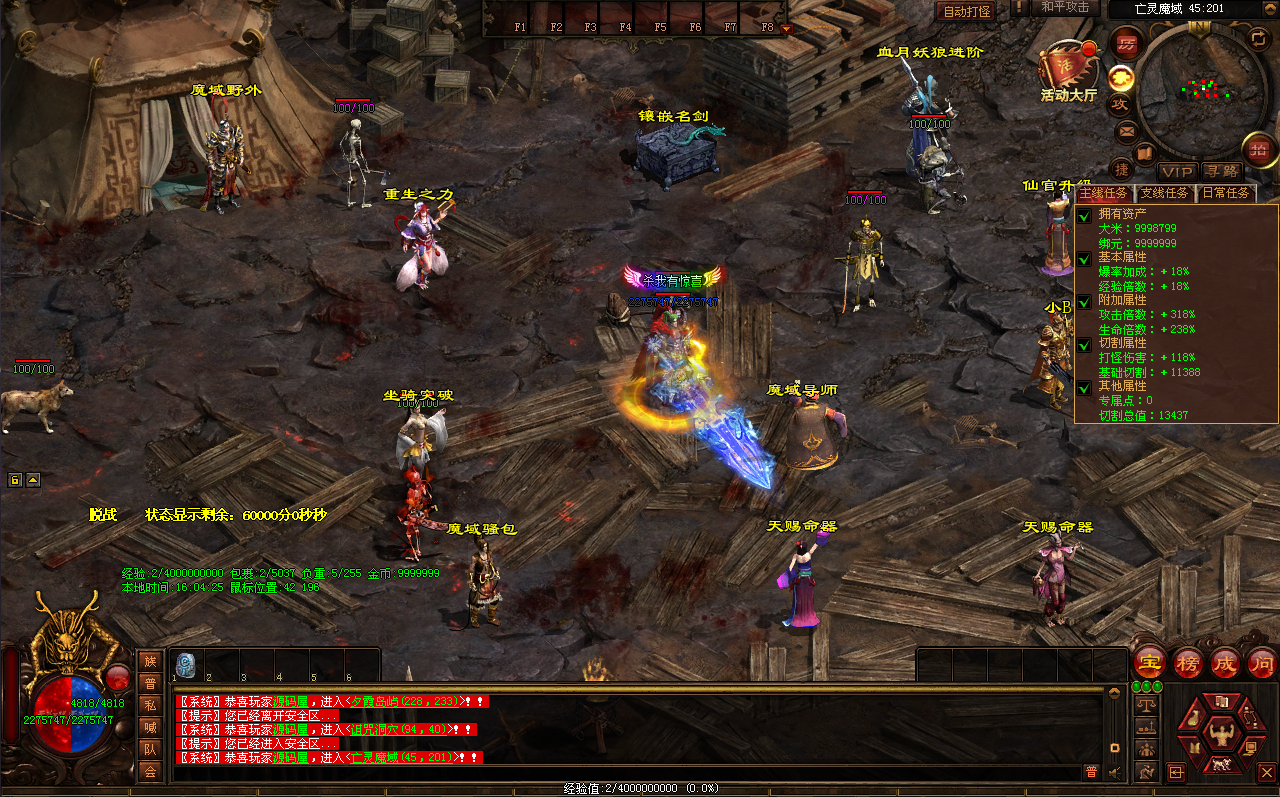Select the 主线任务 main quest tab

click(x=1103, y=193)
